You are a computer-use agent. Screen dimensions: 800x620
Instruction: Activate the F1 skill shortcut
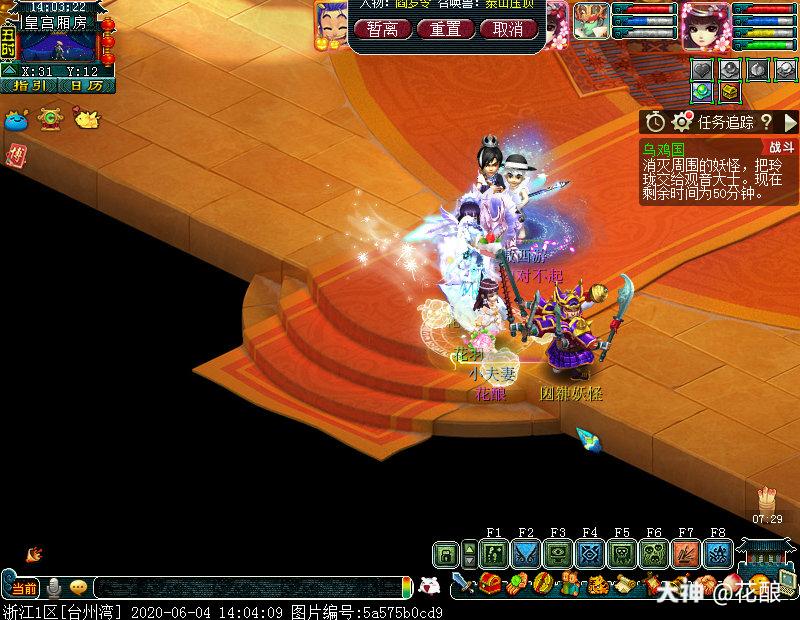click(493, 554)
